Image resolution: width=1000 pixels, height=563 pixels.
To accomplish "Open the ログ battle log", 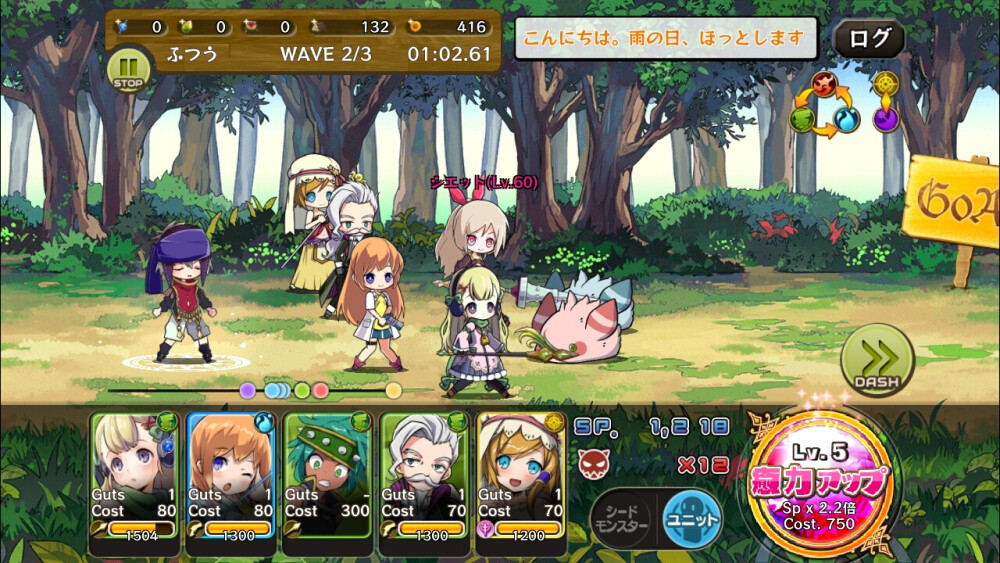I will [x=868, y=39].
